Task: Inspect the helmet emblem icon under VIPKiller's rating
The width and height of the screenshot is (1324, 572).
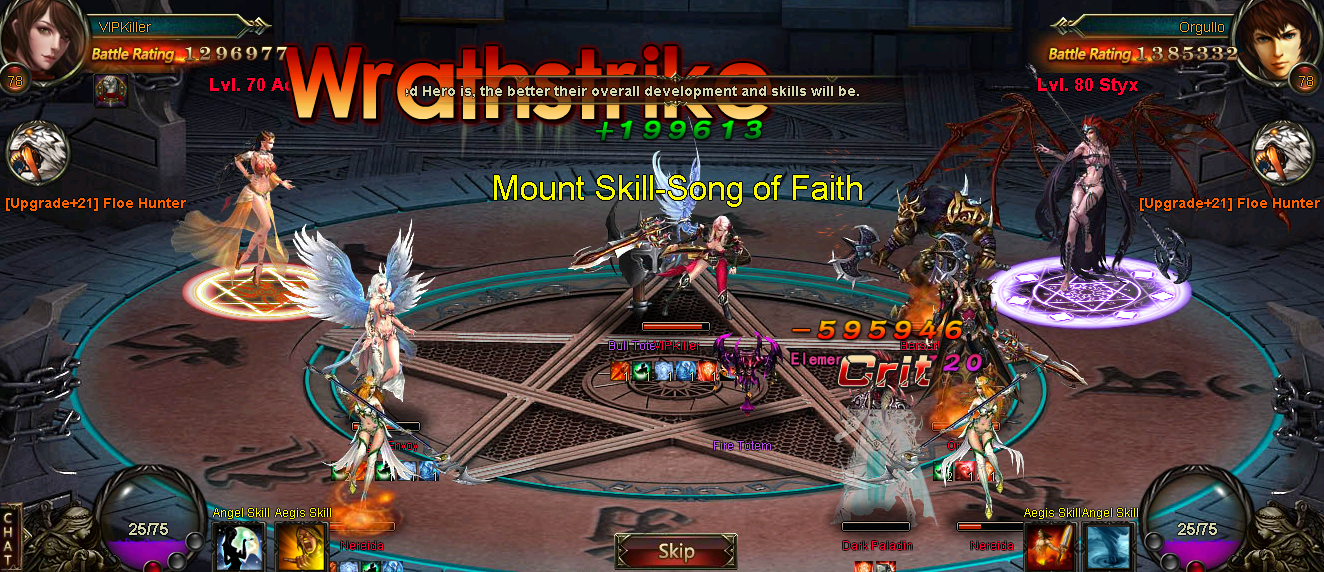Action: [109, 90]
